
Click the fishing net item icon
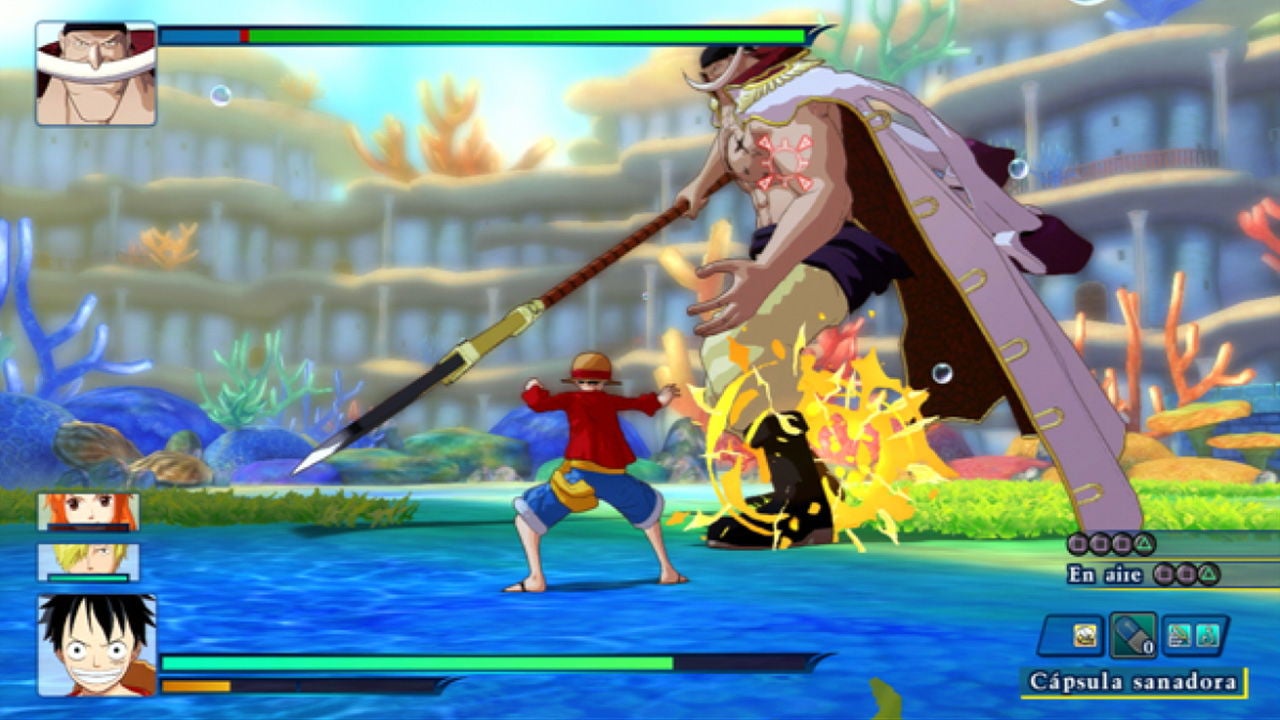pos(1179,635)
